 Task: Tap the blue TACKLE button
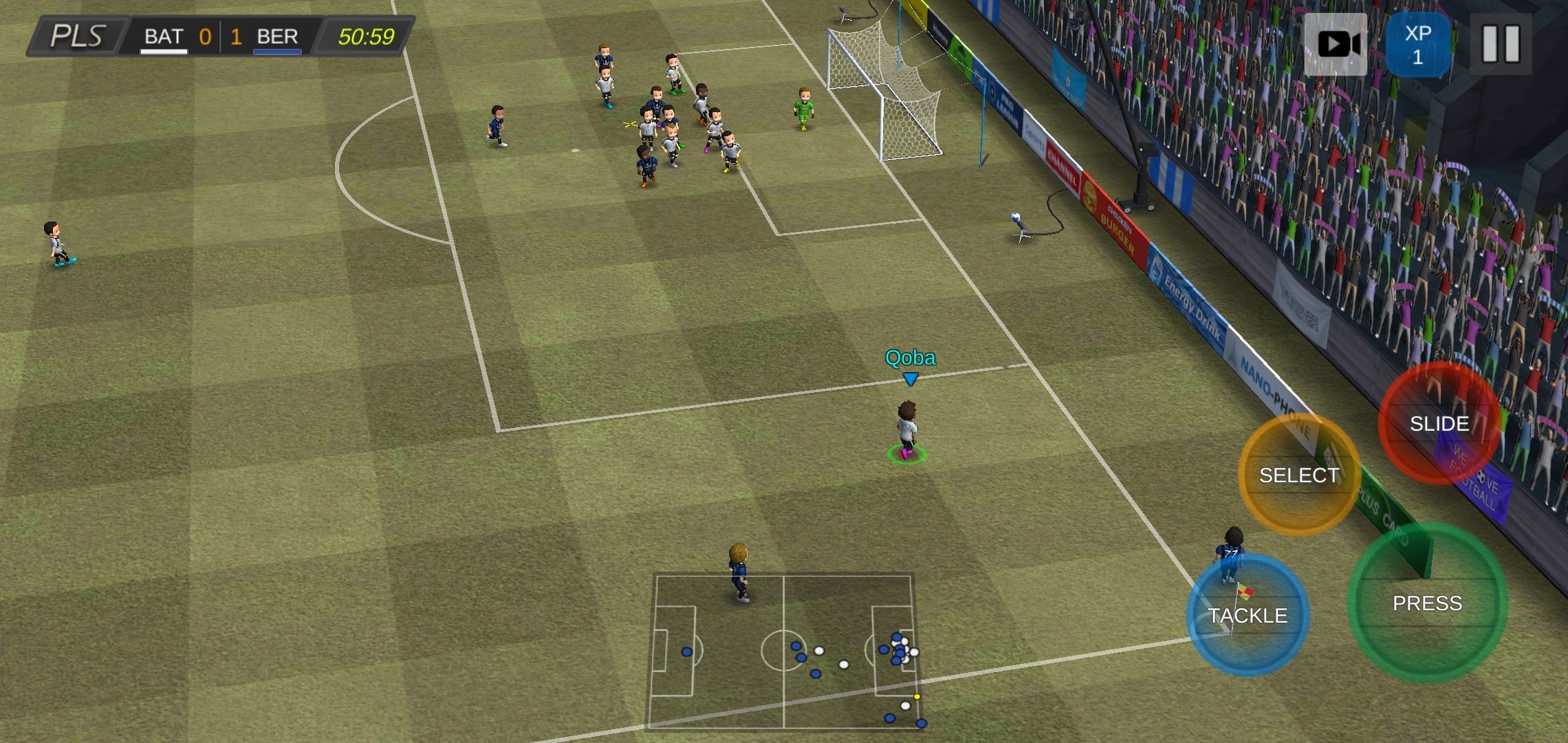tap(1248, 615)
